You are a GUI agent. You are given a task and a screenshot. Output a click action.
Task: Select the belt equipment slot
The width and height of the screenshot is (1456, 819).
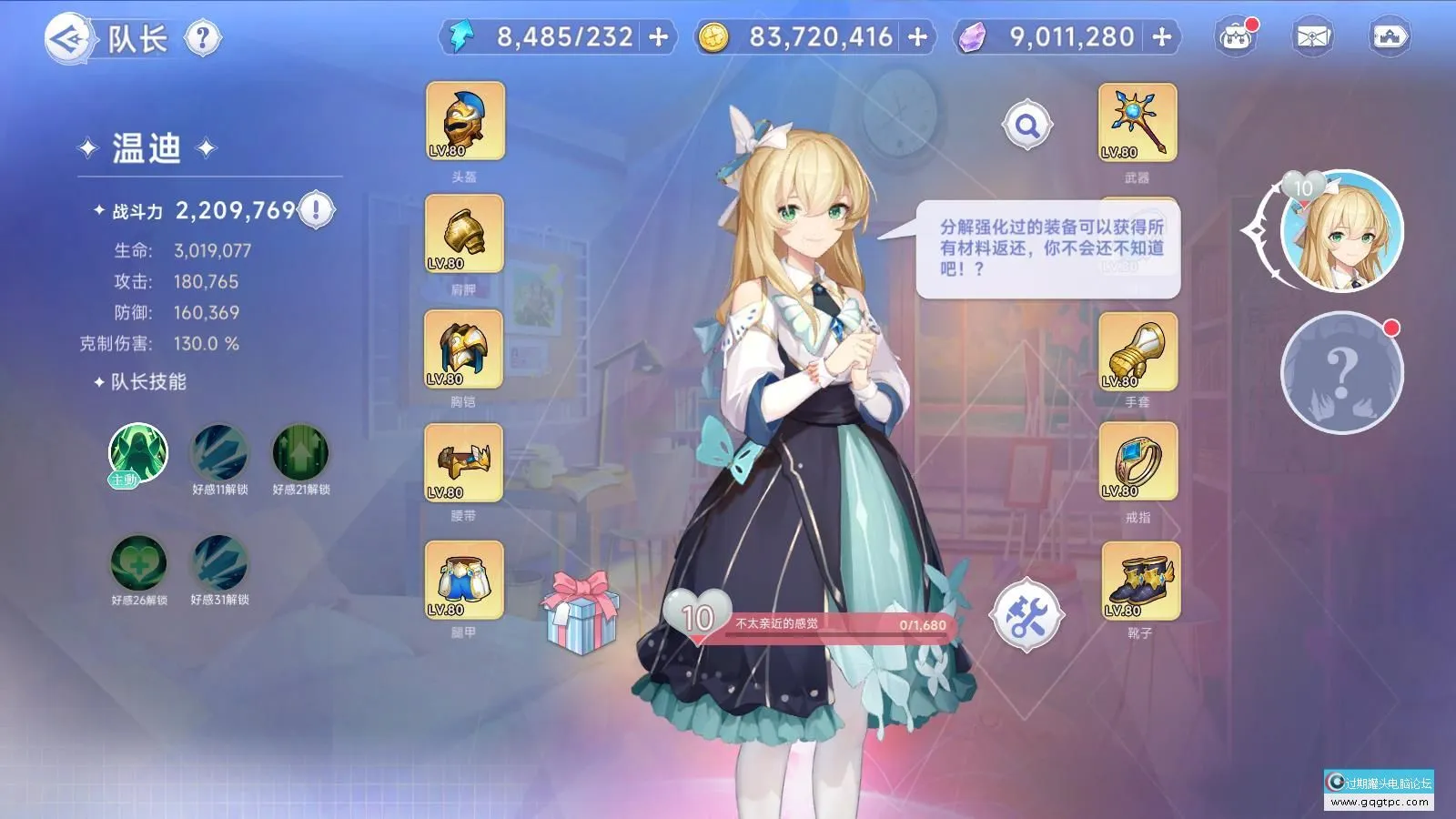(464, 462)
